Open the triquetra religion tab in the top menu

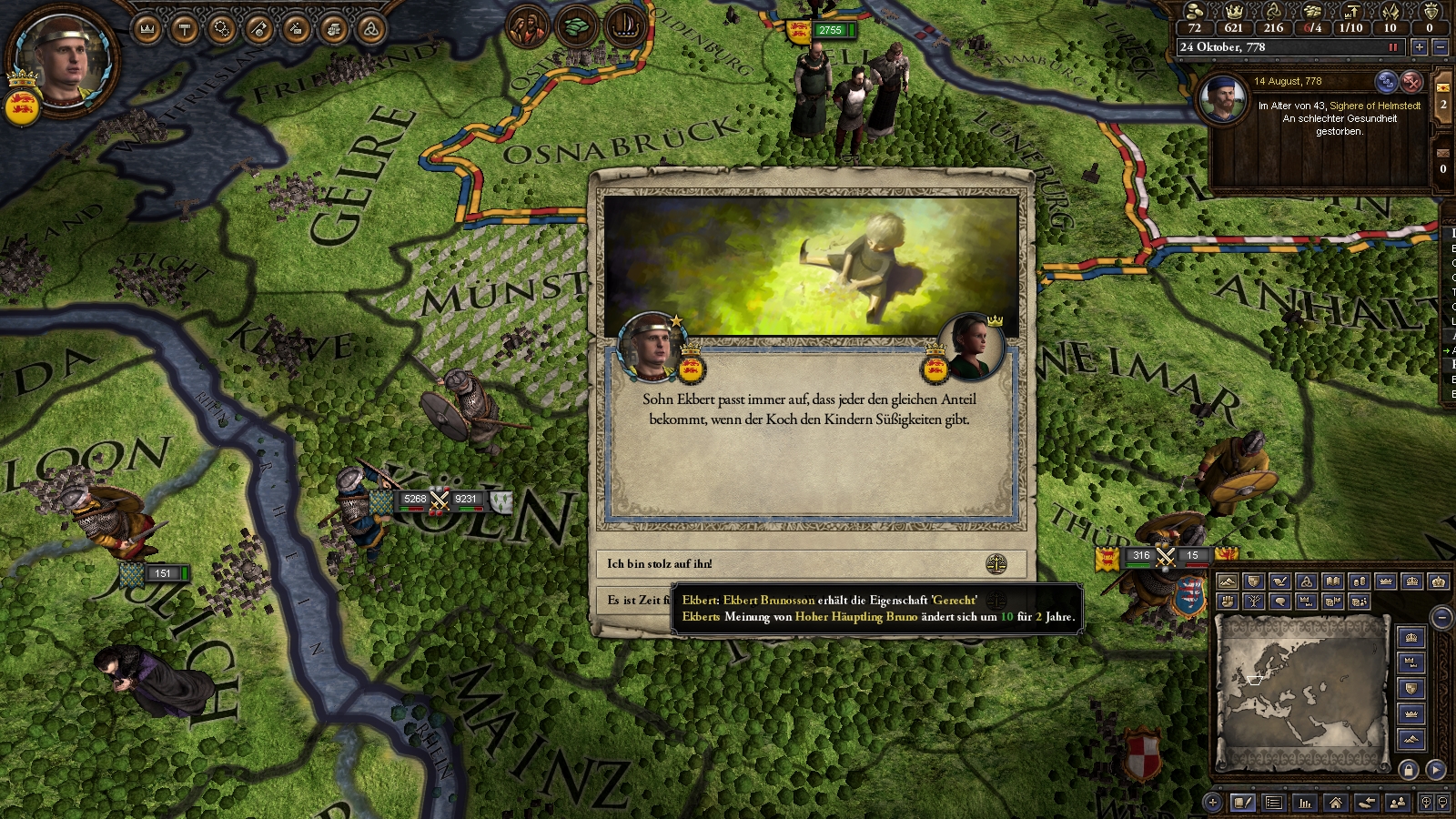370,30
